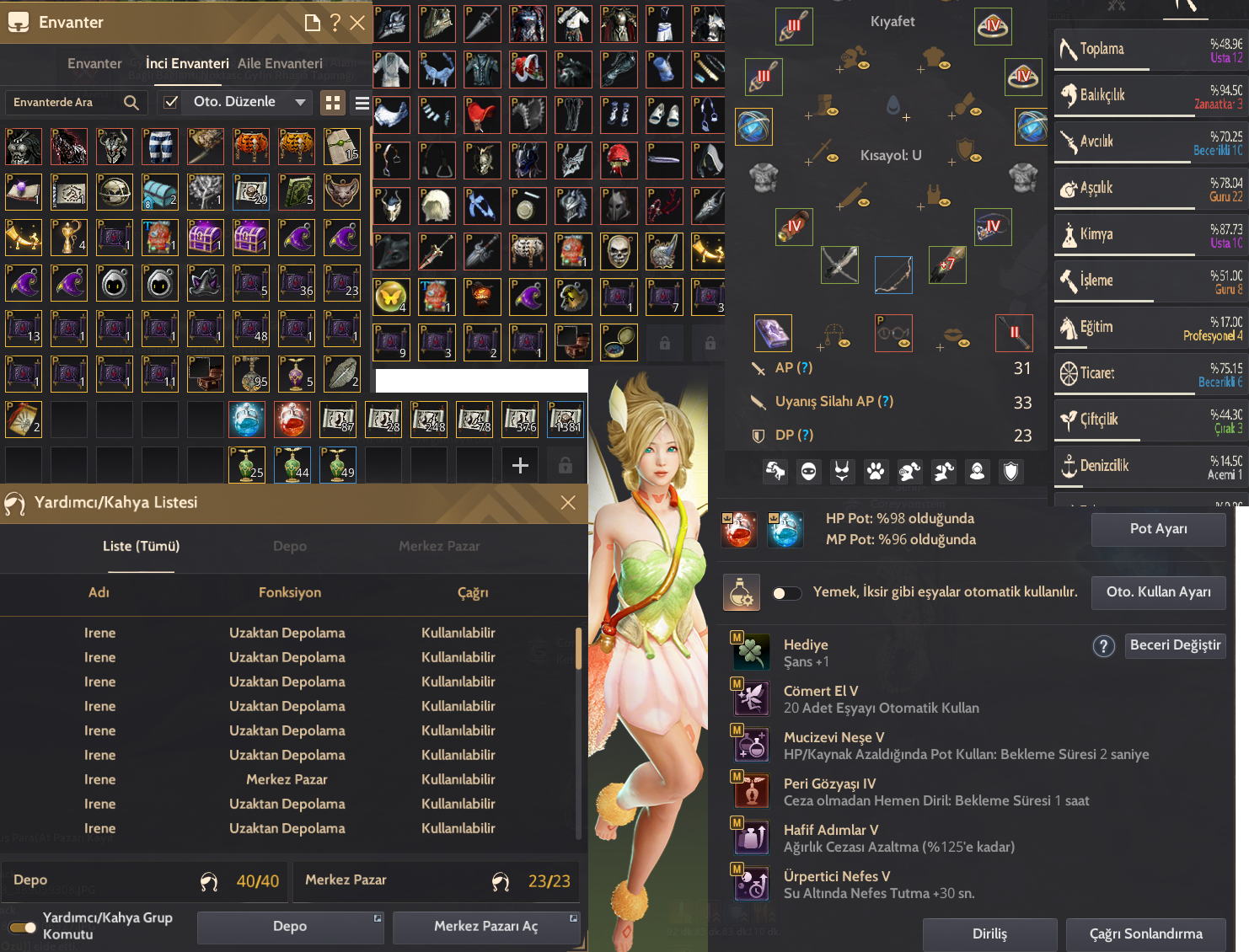Open the Depo tab in helper list
1249x952 pixels.
pos(289,546)
